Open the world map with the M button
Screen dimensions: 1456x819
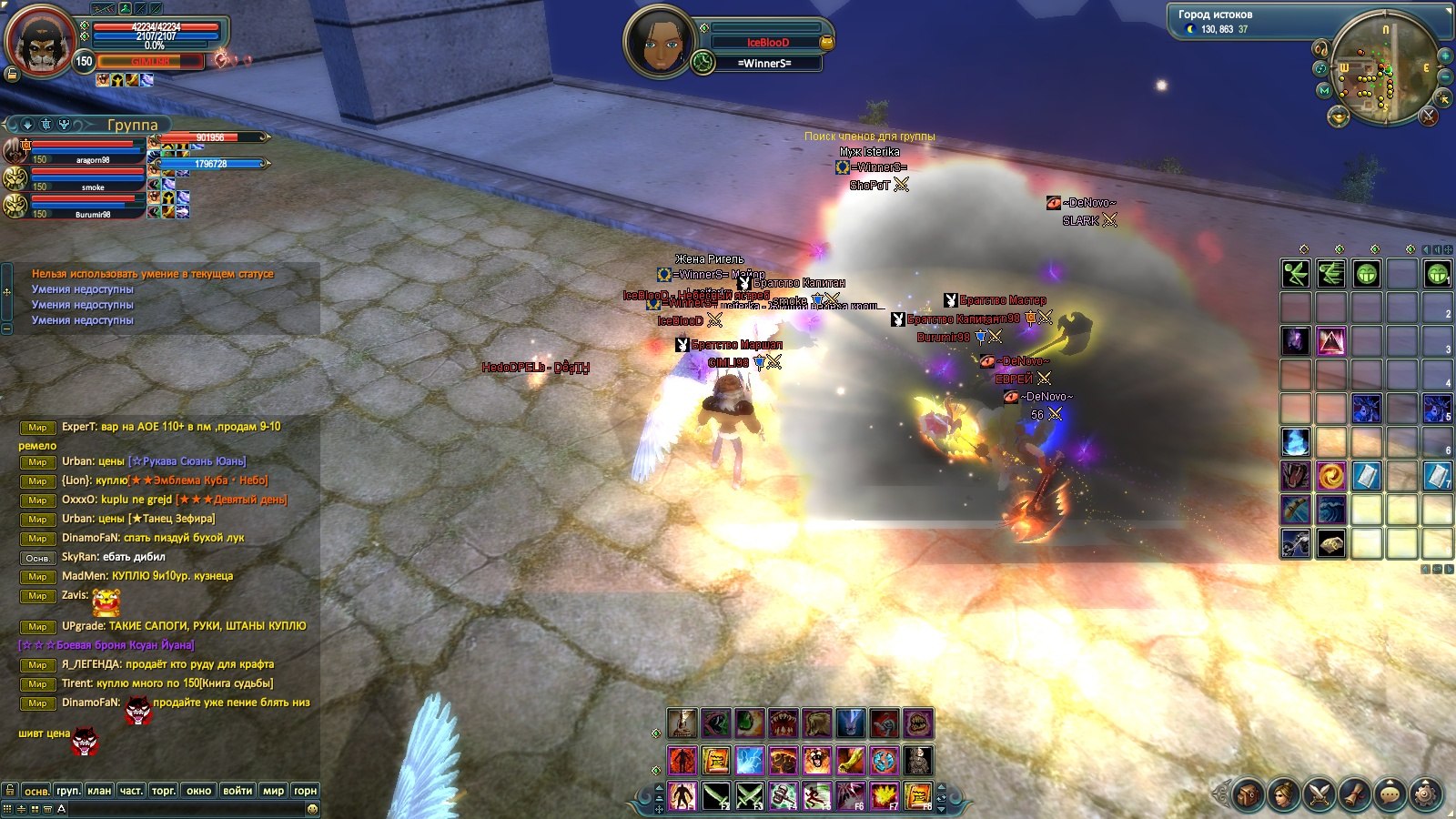1324,90
